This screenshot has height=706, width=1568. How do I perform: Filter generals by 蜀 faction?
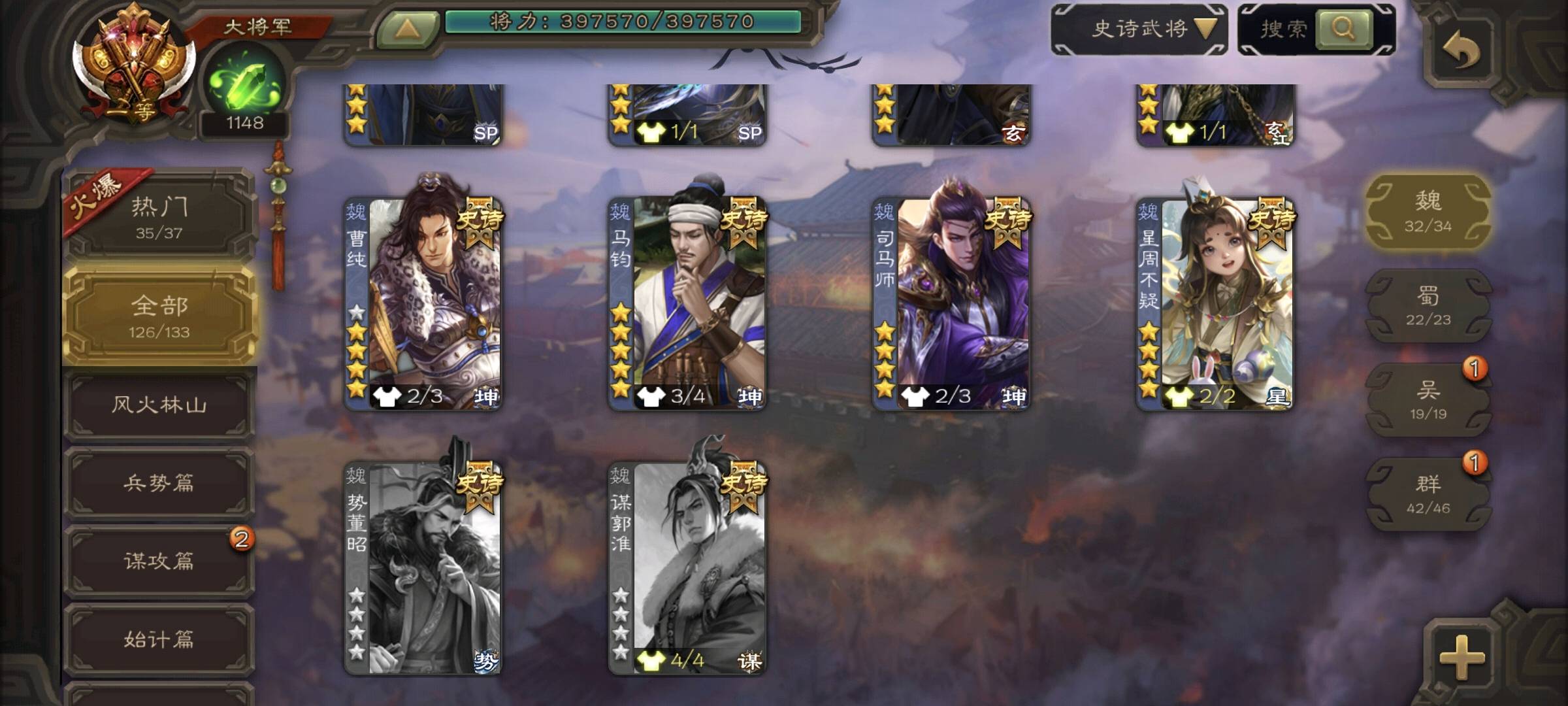coord(1428,306)
